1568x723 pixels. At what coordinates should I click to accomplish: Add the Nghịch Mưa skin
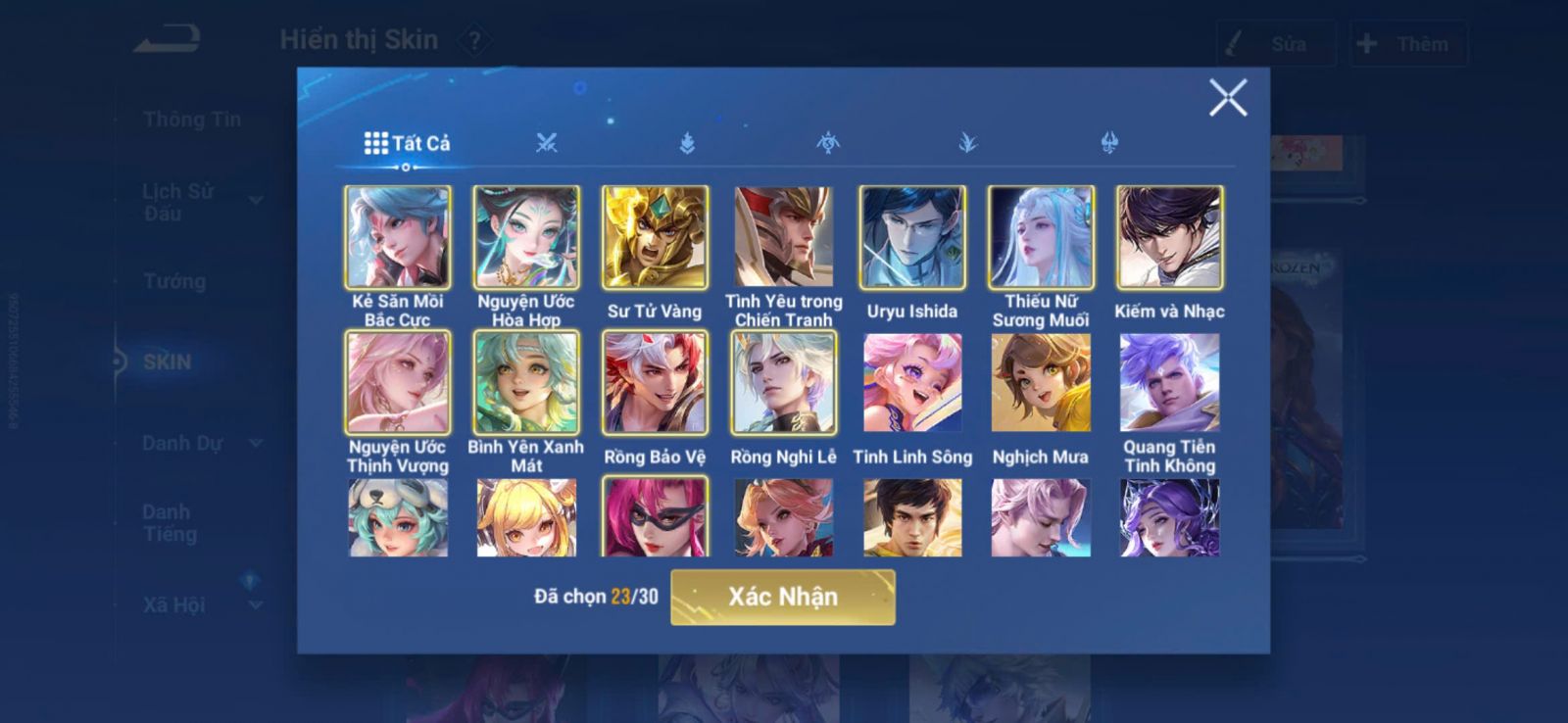click(1041, 382)
